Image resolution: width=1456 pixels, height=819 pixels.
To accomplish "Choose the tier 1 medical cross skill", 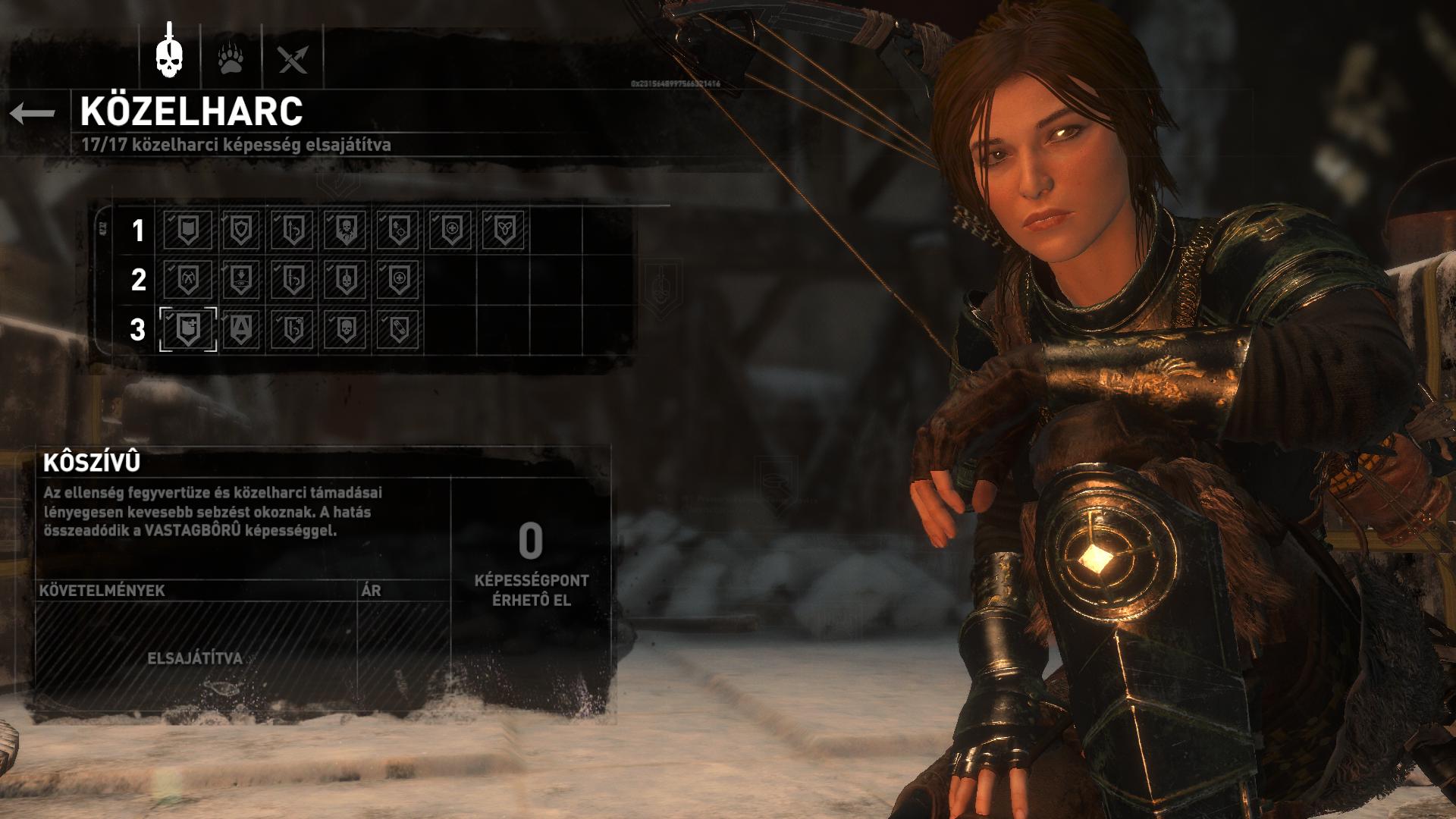I will point(450,230).
